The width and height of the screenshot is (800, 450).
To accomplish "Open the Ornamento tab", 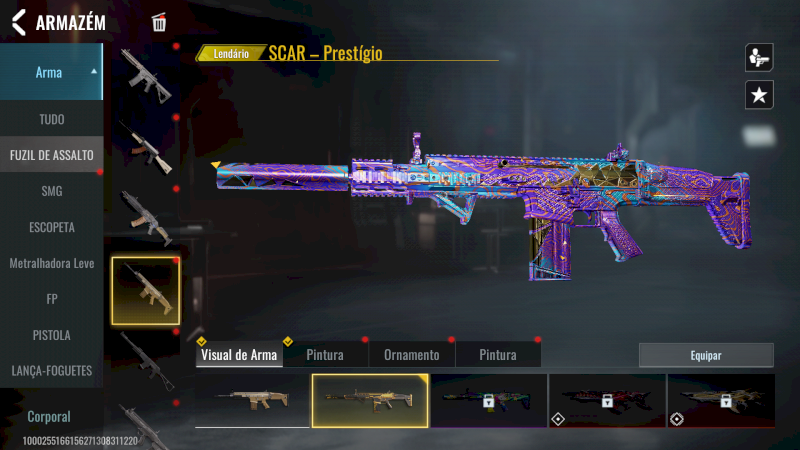I will (x=411, y=355).
